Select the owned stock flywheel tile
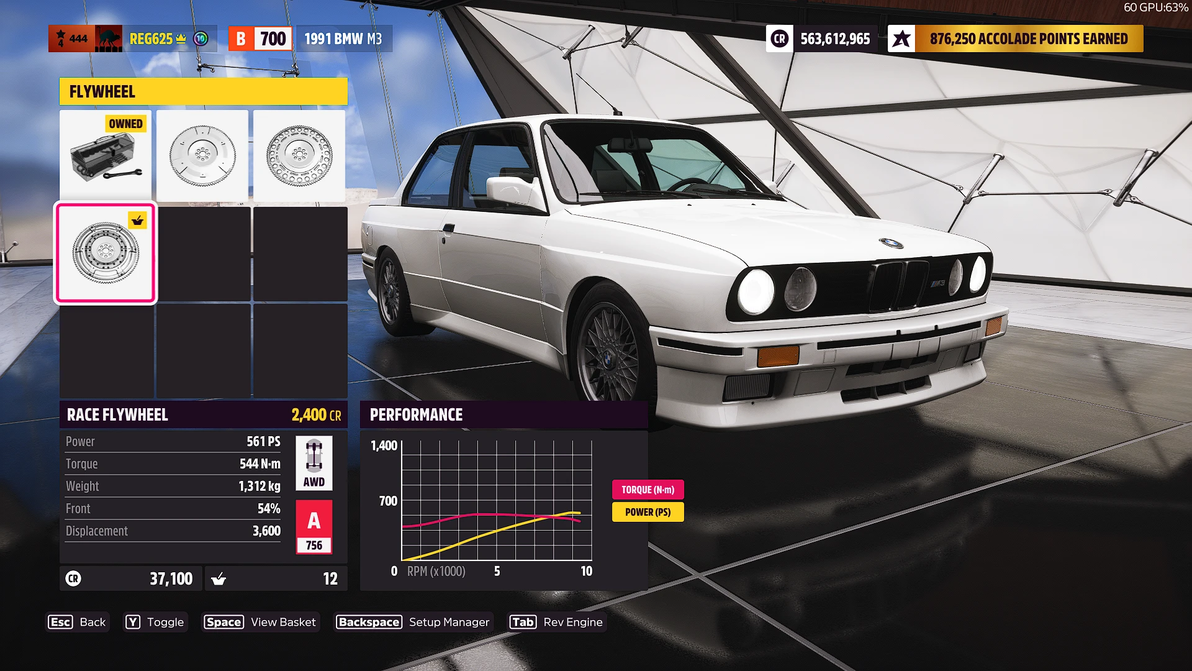Image resolution: width=1192 pixels, height=671 pixels. click(x=105, y=155)
